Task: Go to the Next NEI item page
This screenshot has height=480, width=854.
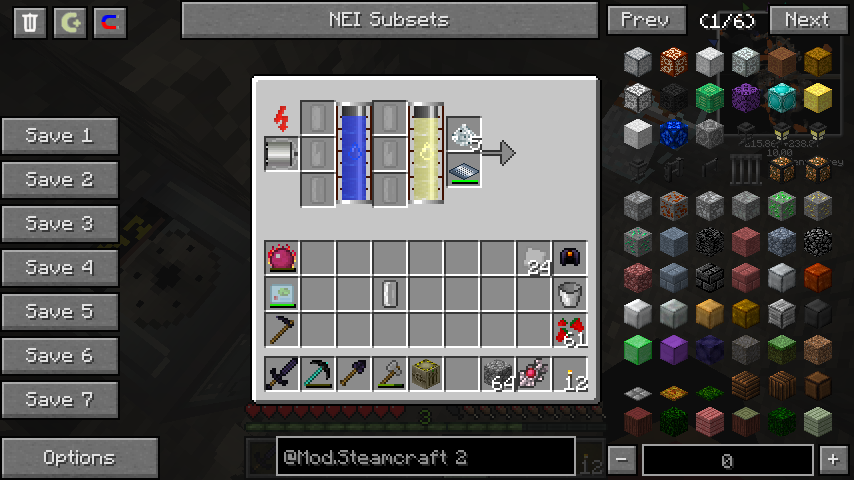Action: 806,20
